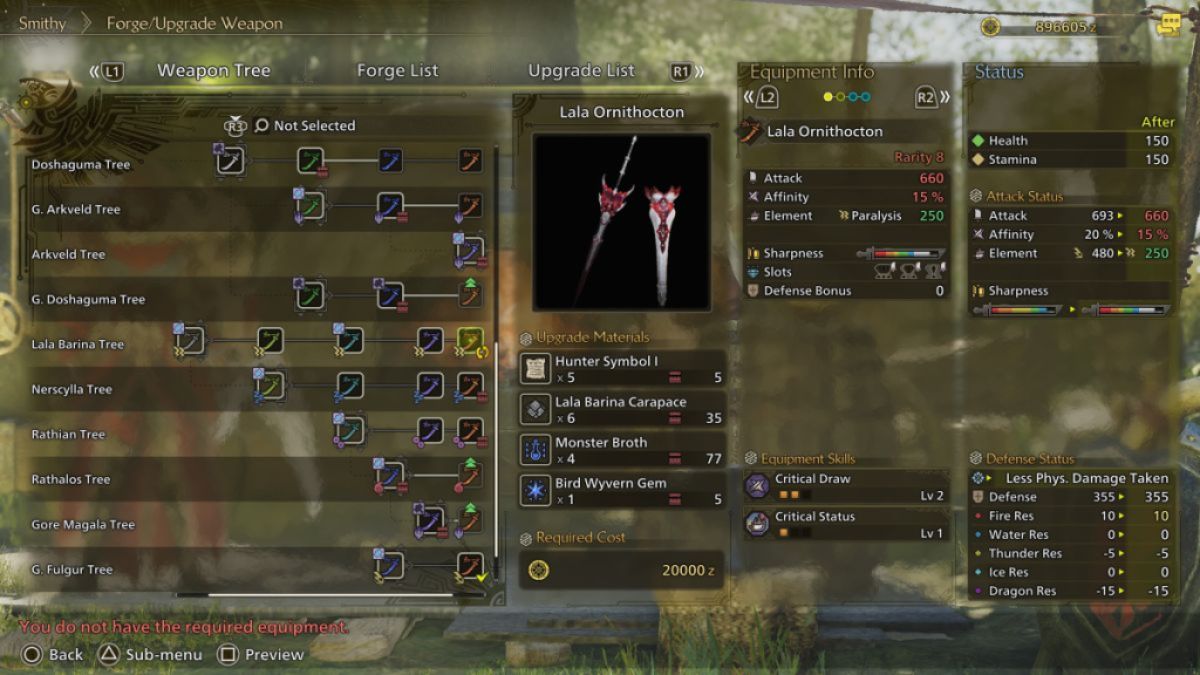Select the Doshaguma Tree row
The height and width of the screenshot is (675, 1200).
coord(80,164)
